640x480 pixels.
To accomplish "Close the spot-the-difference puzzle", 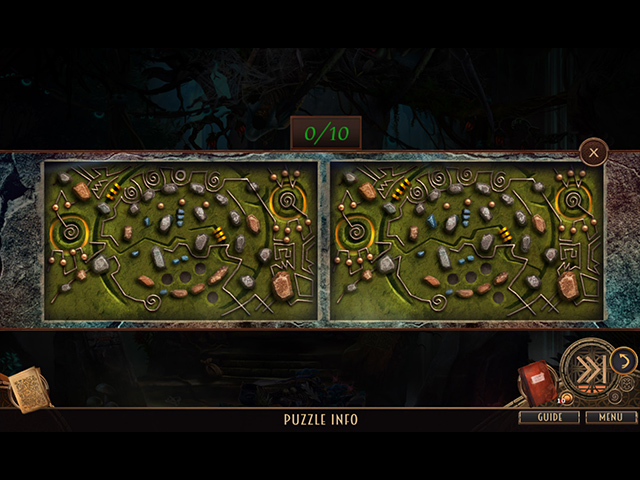I will 594,152.
